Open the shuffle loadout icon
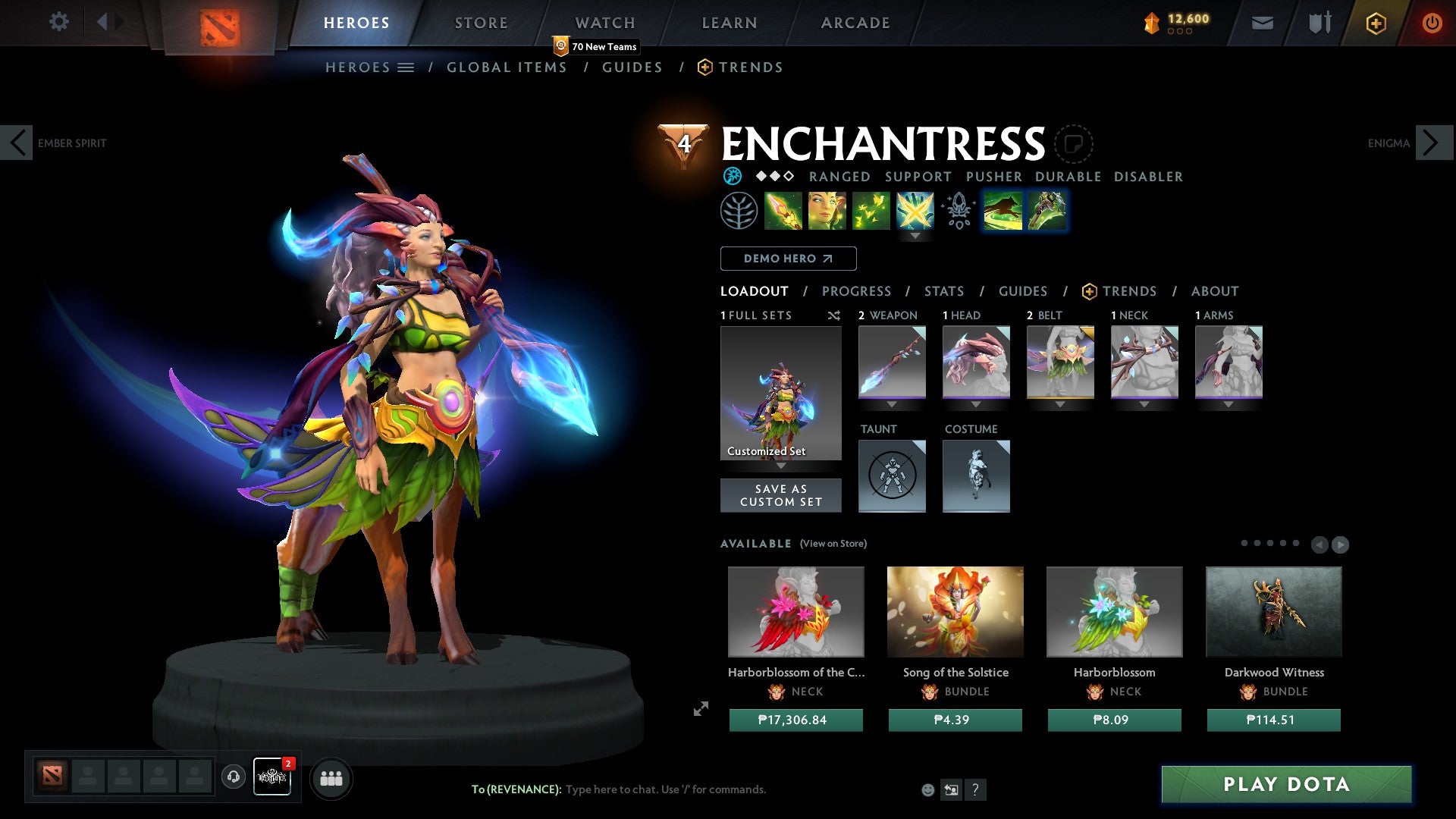Viewport: 1456px width, 819px height. [x=833, y=315]
